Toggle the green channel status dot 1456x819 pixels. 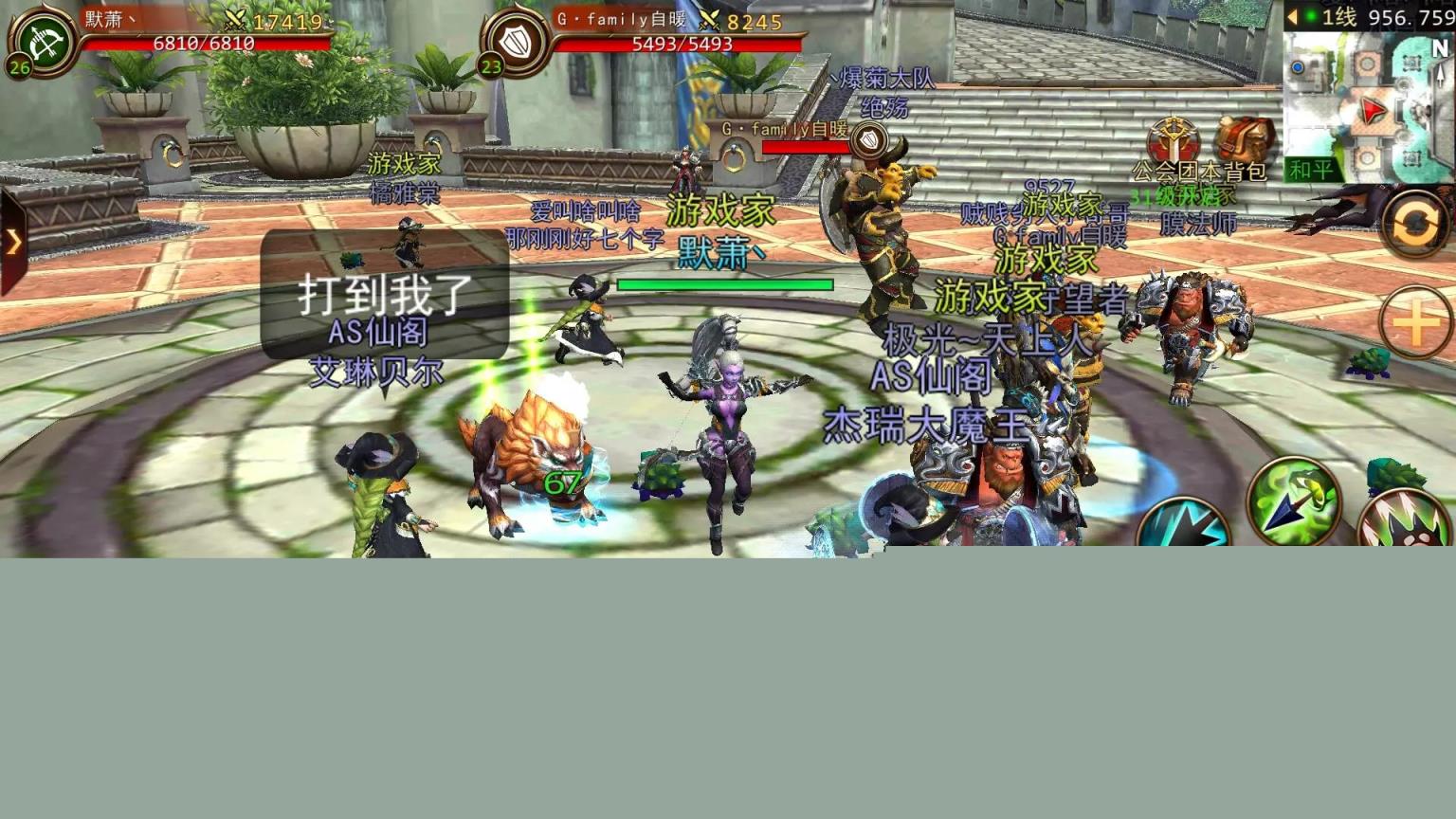(1310, 16)
